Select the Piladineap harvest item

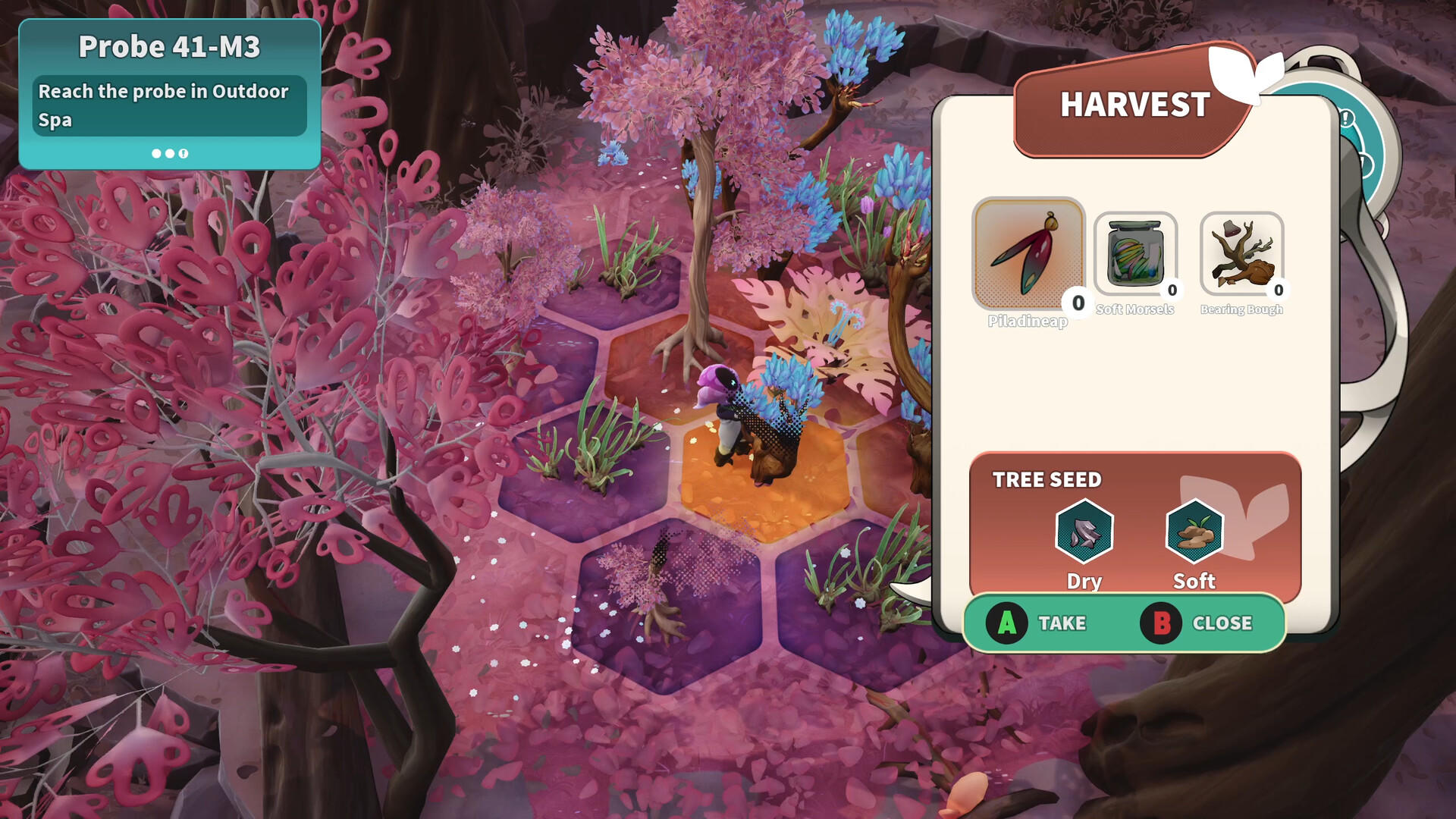(1028, 254)
